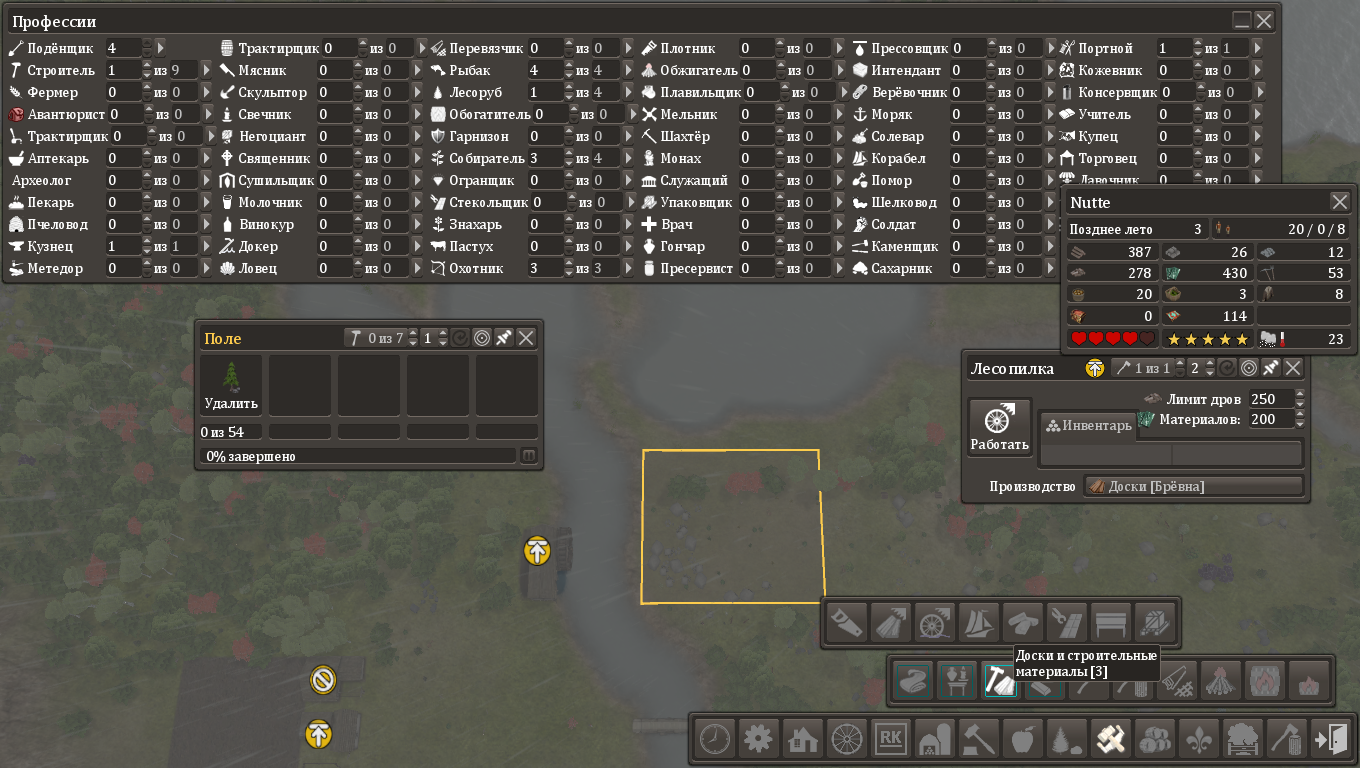Open the Инвентарь tab

tap(1088, 426)
